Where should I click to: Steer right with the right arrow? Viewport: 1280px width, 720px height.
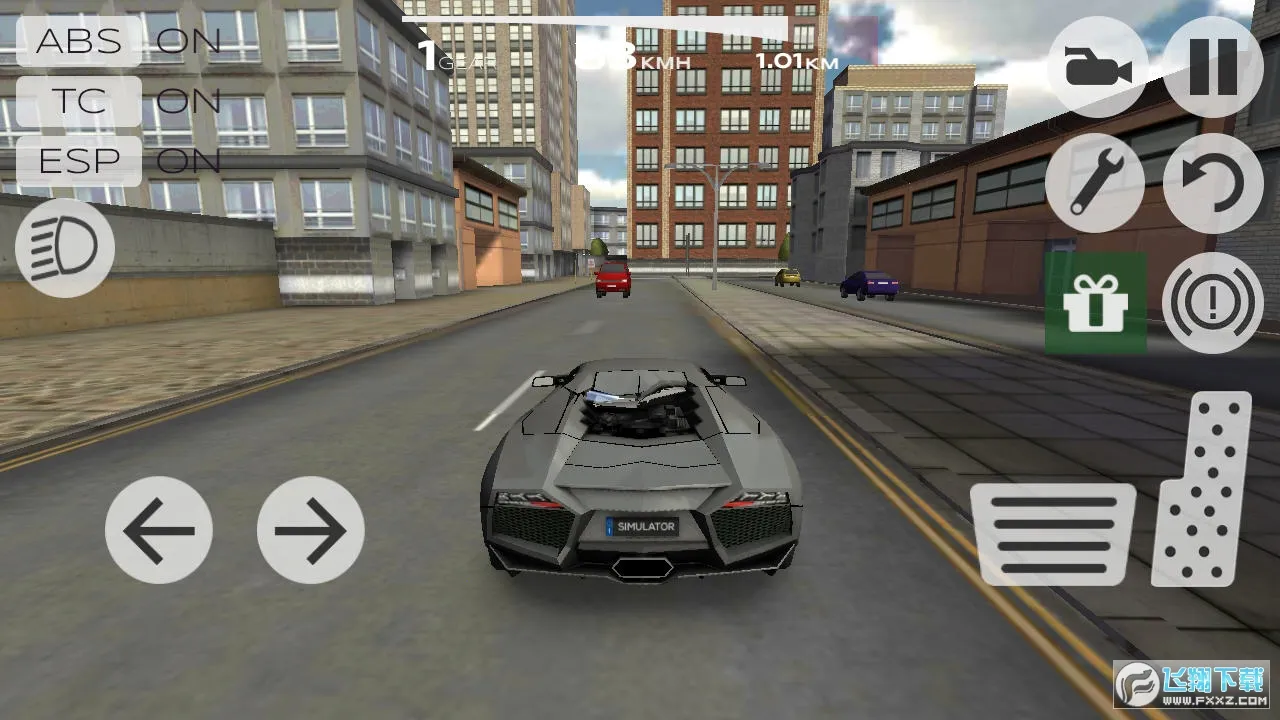[x=312, y=531]
